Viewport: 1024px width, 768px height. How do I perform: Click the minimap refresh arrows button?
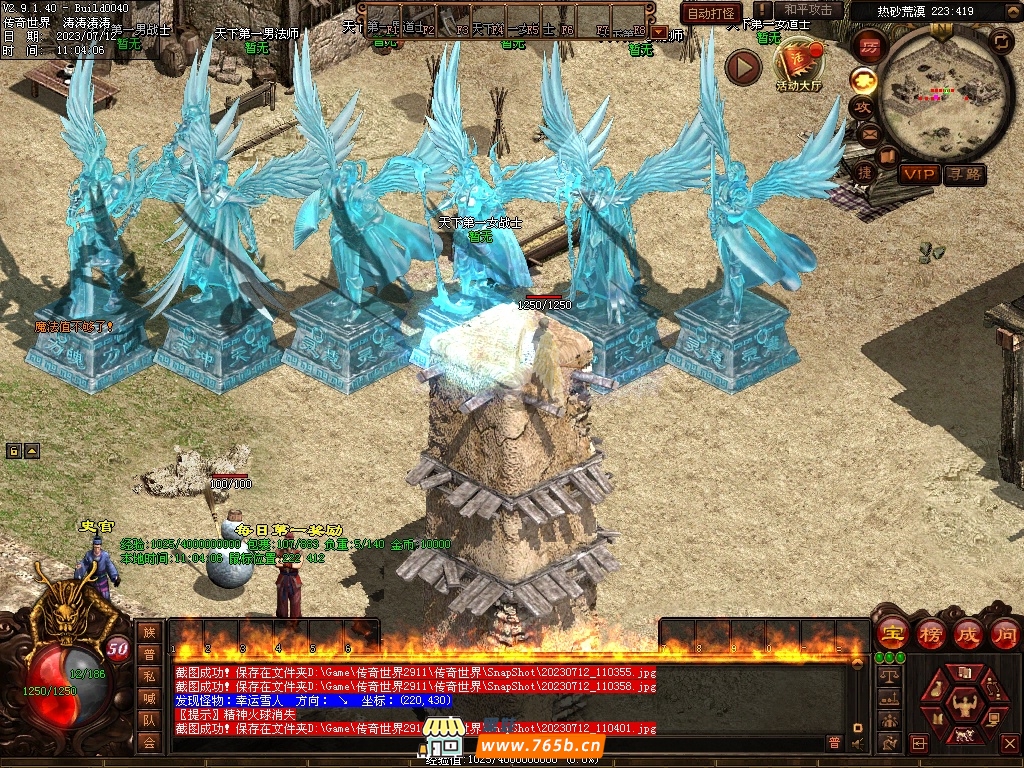[x=1000, y=41]
